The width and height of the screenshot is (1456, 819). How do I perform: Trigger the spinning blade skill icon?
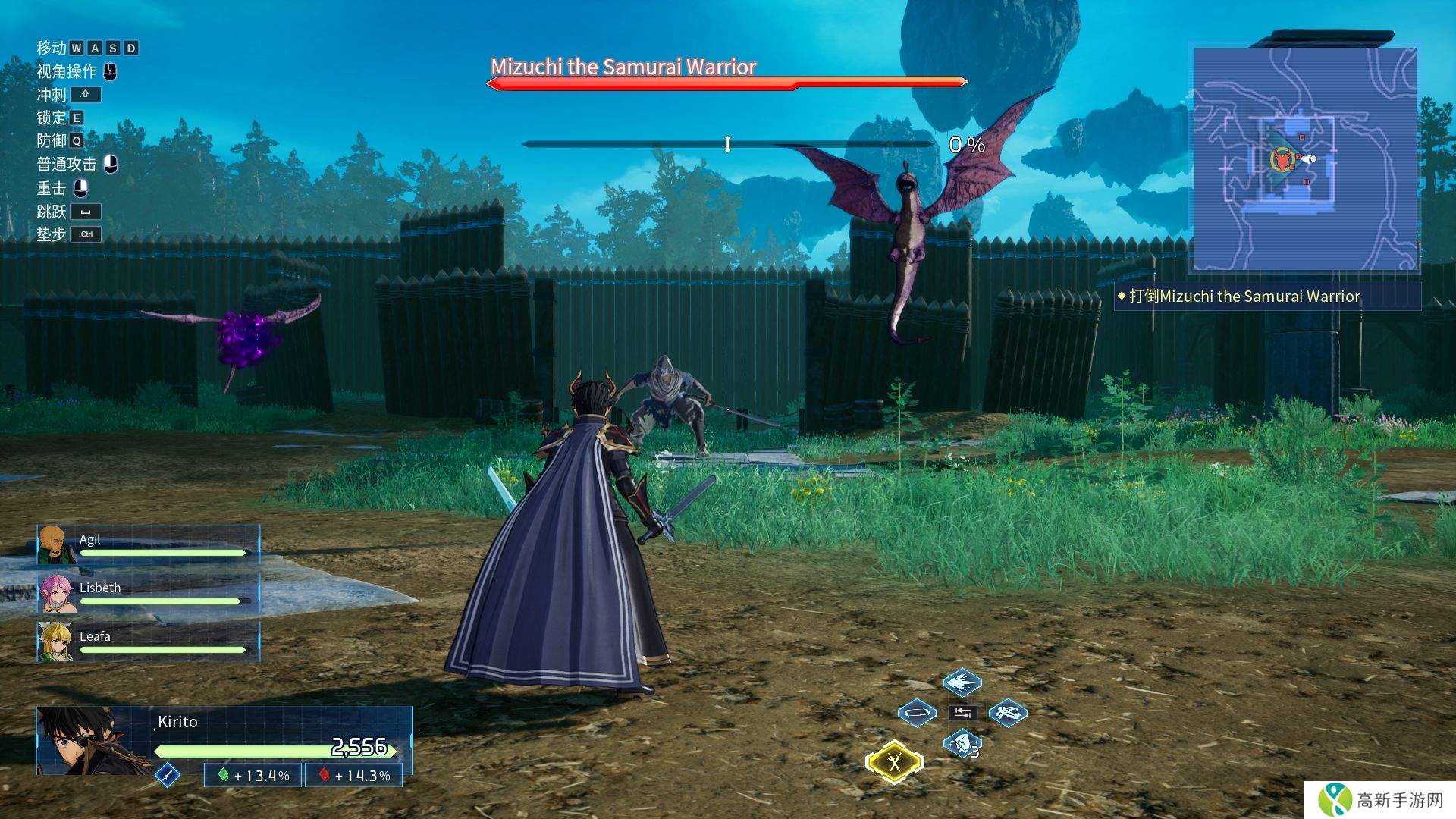(x=1008, y=713)
